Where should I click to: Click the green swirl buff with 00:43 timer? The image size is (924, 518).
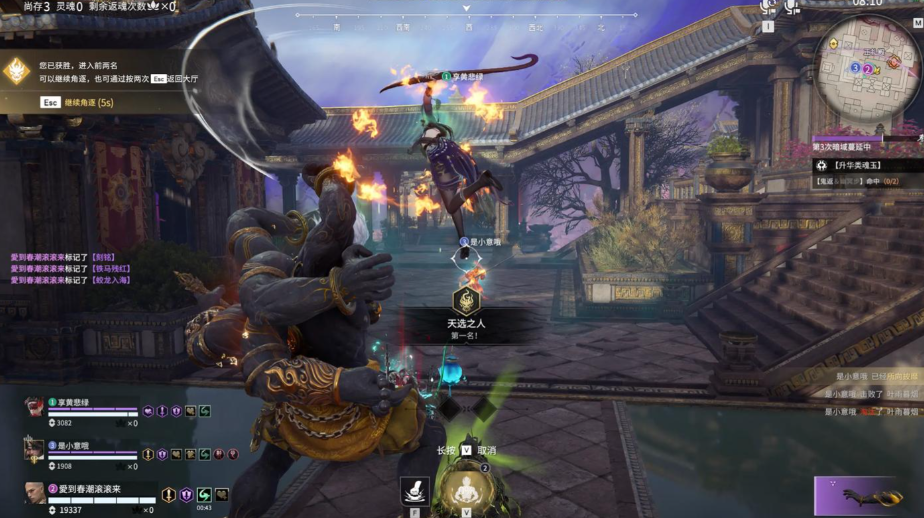coord(203,495)
